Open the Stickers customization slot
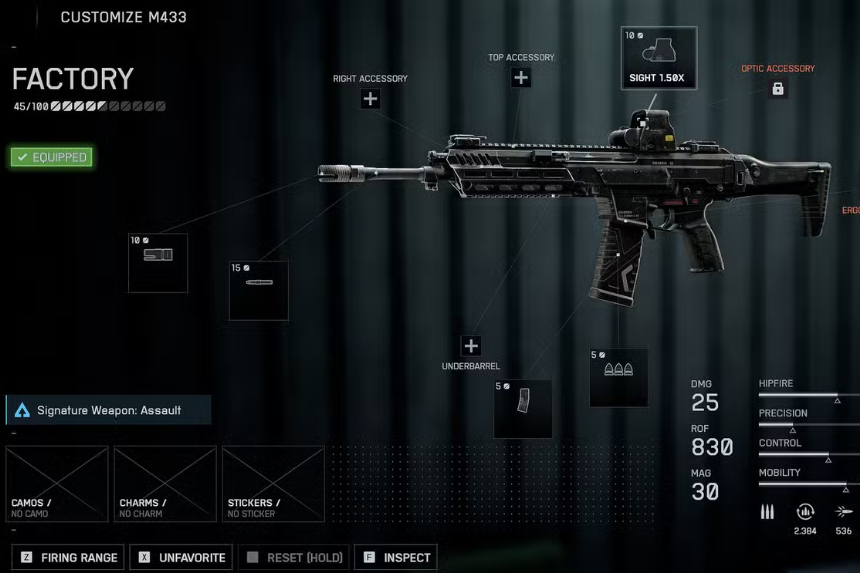 (273, 484)
